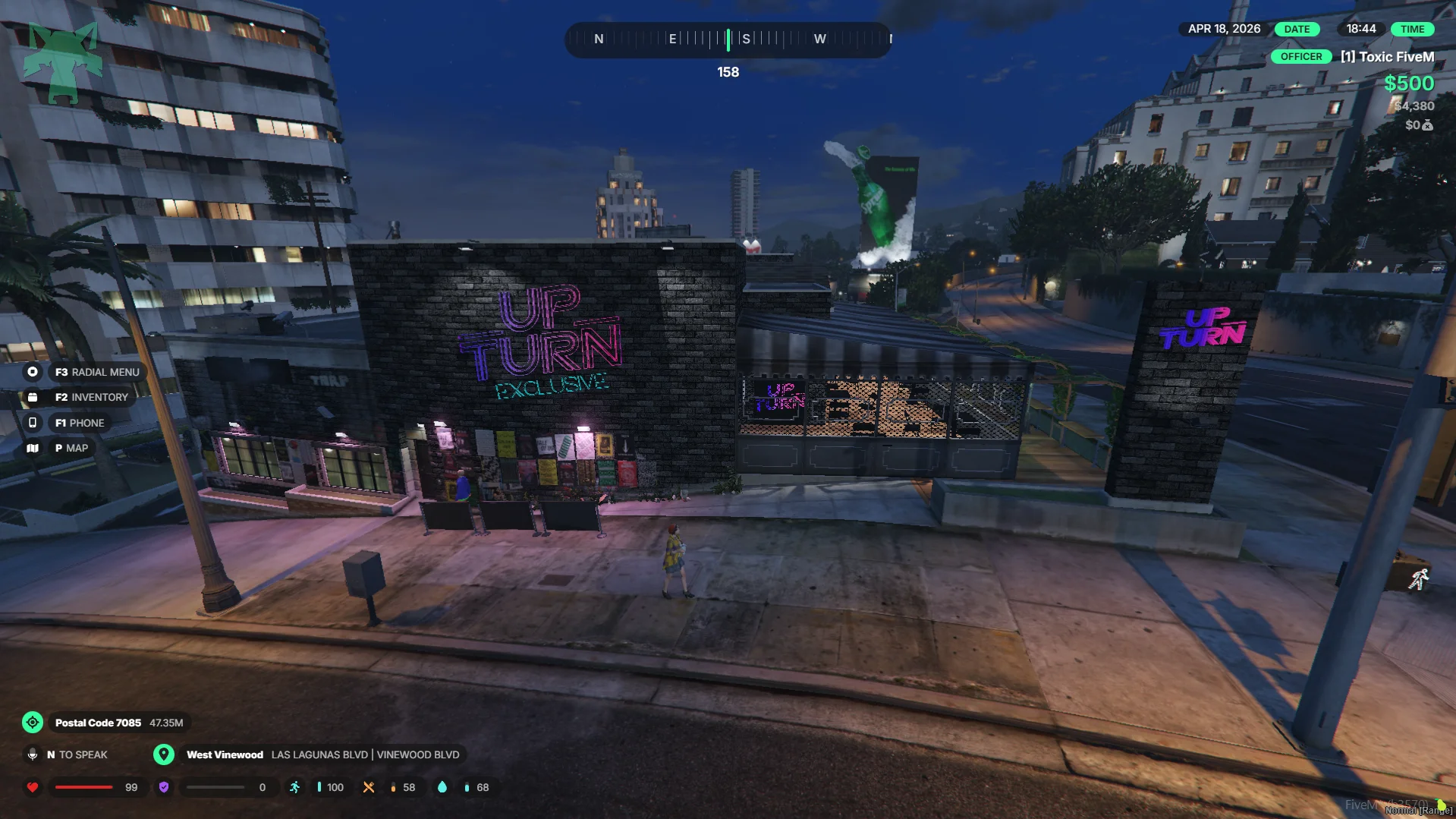Viewport: 1456px width, 819px height.
Task: Click the green OFFICER job badge
Action: point(1301,57)
